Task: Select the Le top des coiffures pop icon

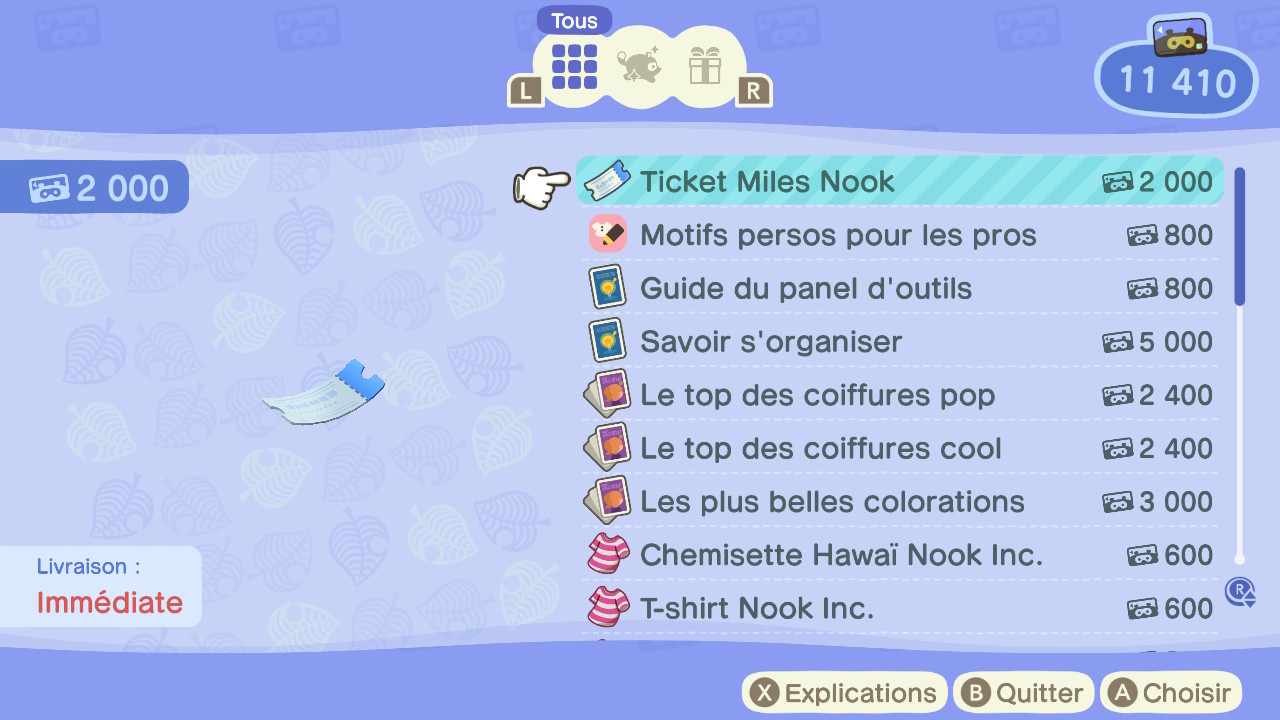Action: point(607,394)
